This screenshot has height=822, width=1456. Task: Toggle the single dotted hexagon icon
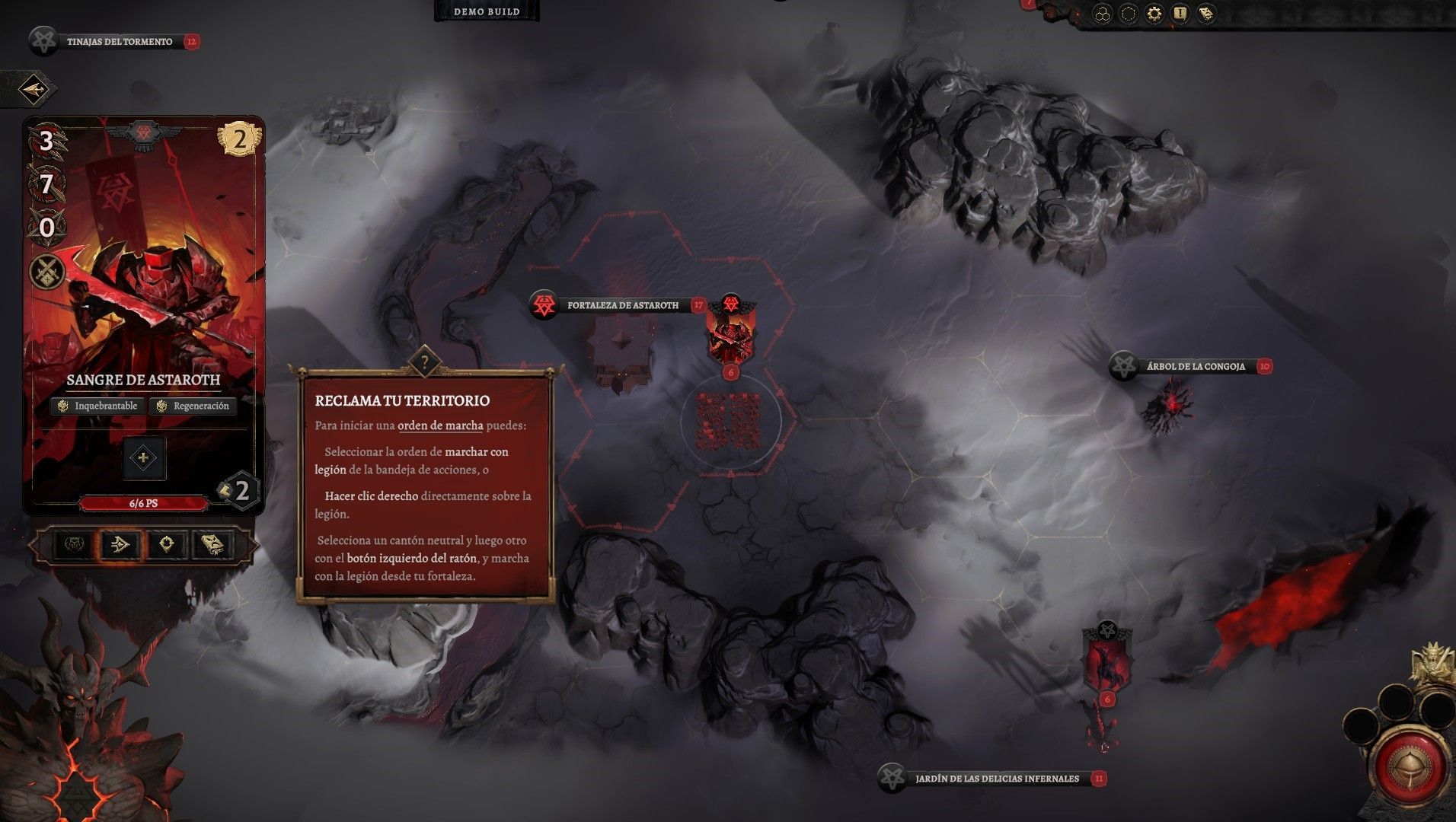coord(1128,14)
